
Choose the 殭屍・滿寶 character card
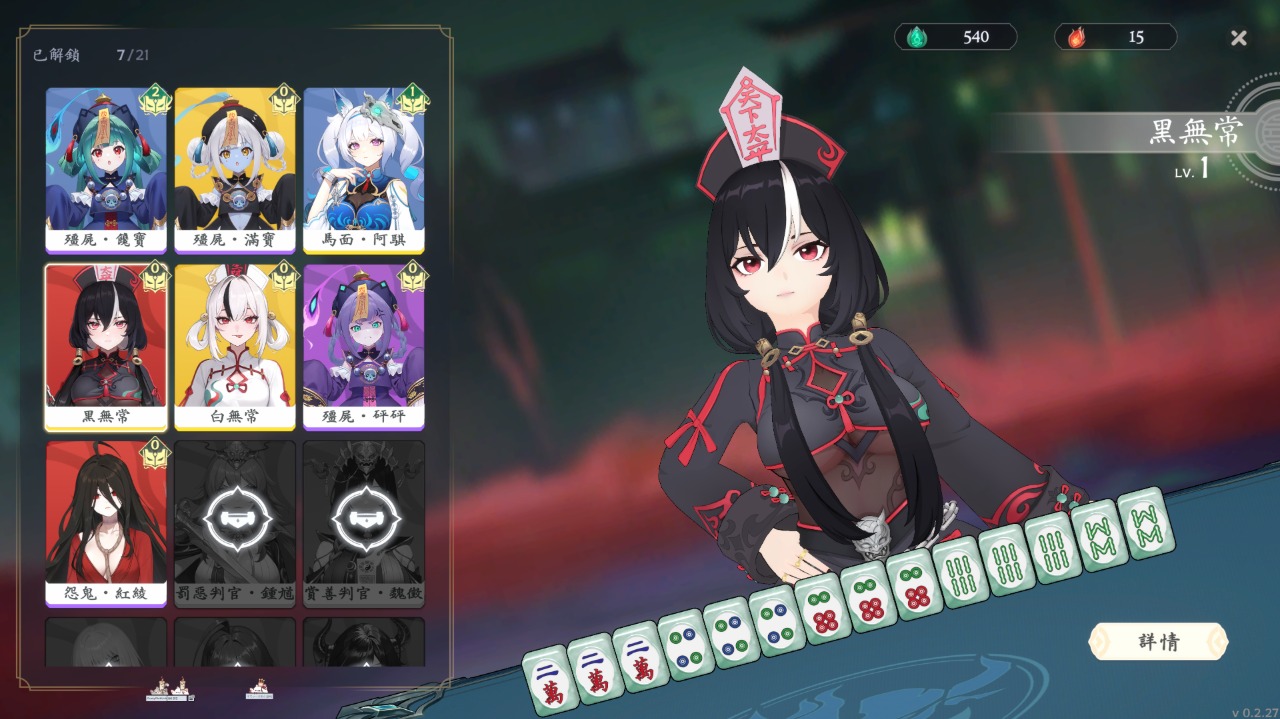tap(235, 168)
